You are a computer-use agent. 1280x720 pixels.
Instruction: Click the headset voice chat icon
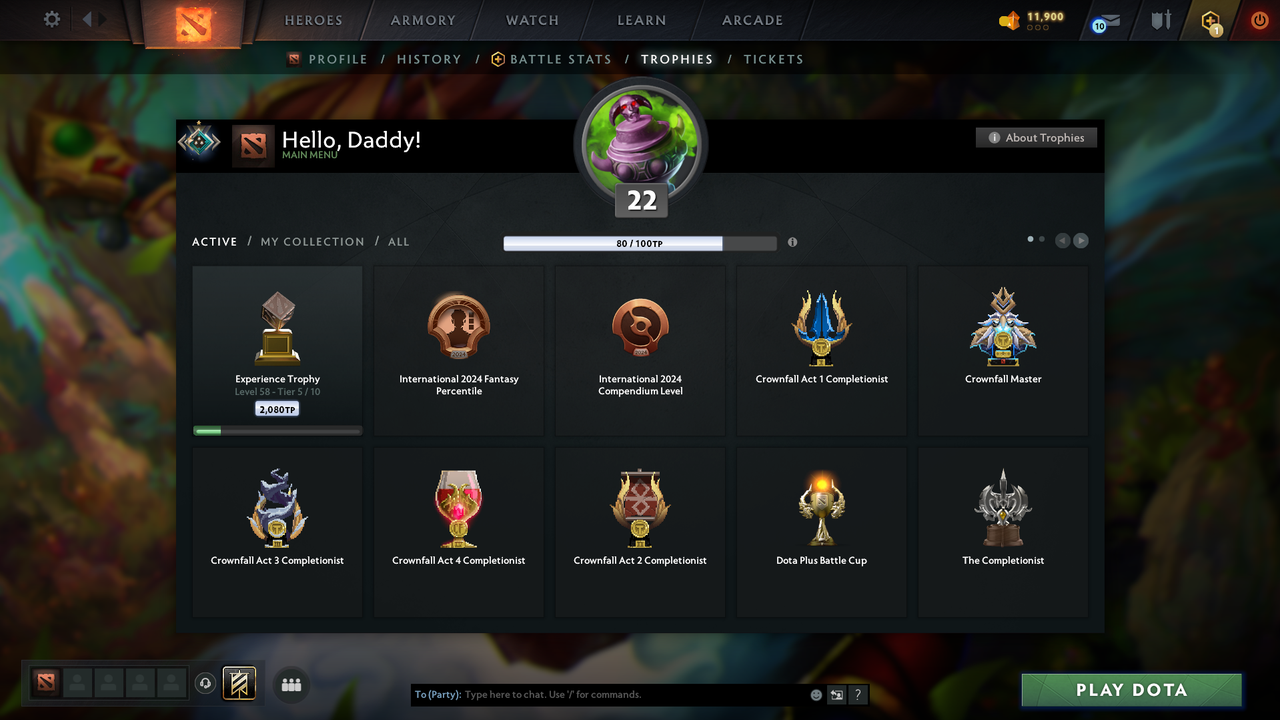pyautogui.click(x=206, y=683)
